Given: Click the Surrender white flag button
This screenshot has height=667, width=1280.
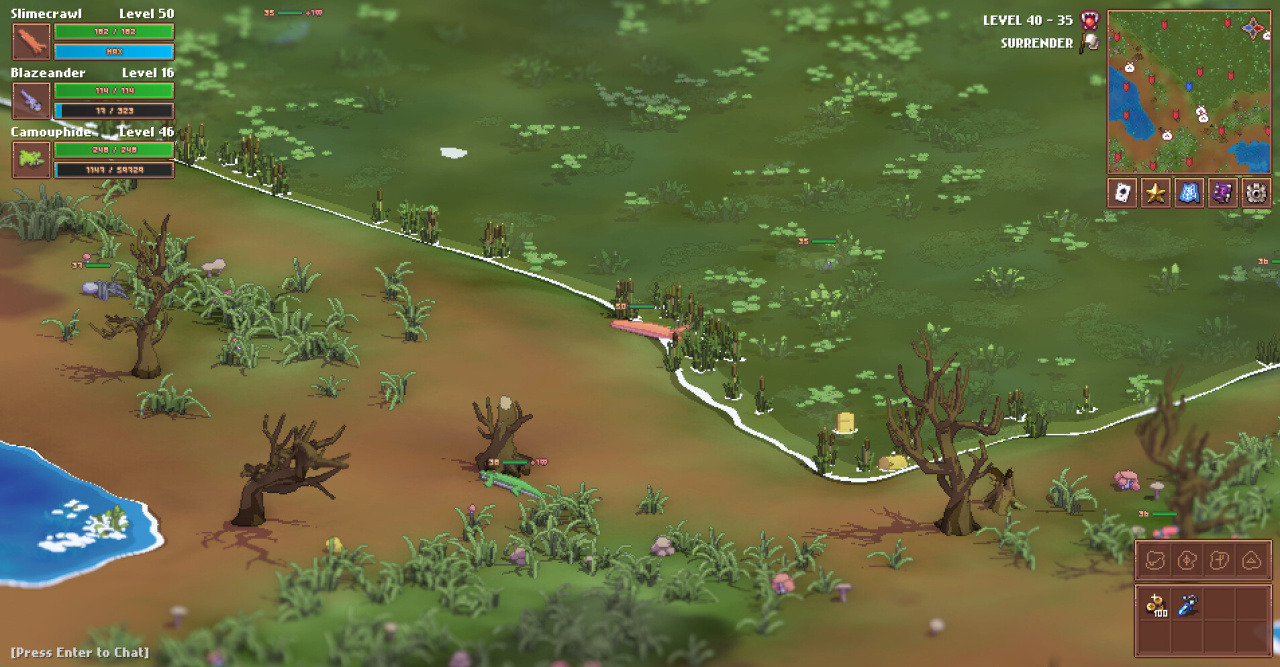Looking at the screenshot, I should [x=1091, y=43].
